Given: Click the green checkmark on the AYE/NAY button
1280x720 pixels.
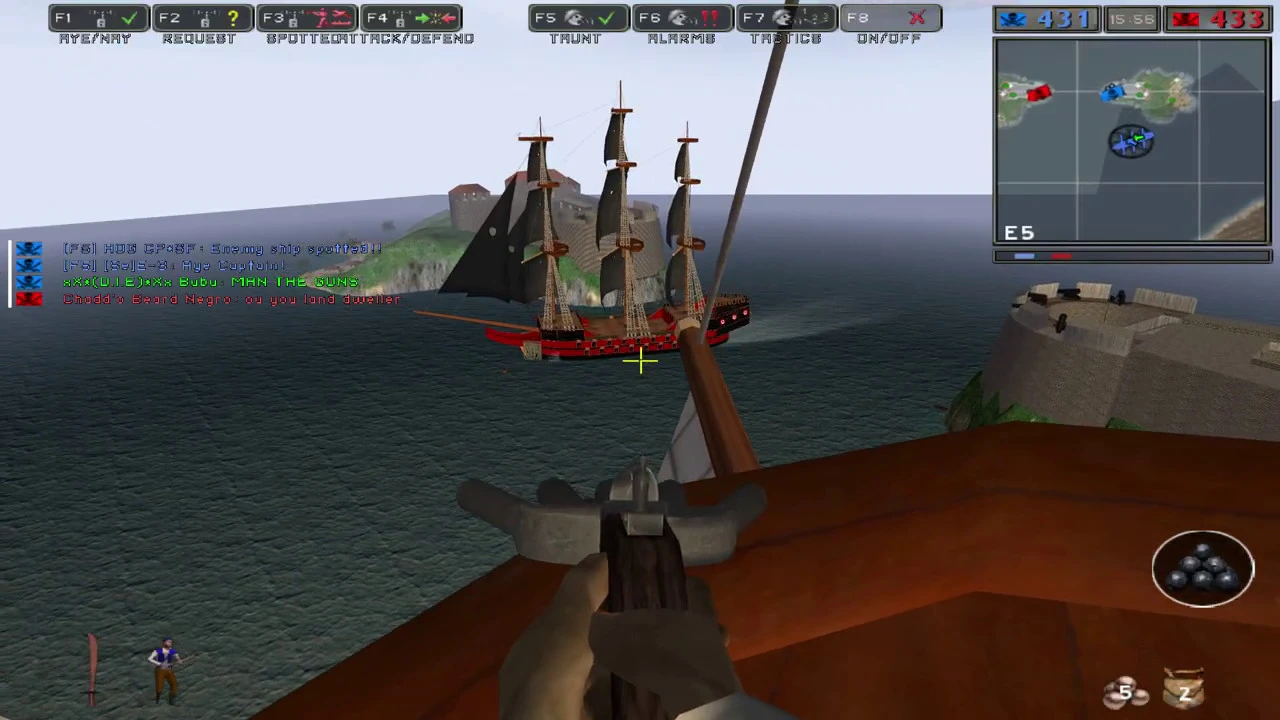Looking at the screenshot, I should point(130,17).
